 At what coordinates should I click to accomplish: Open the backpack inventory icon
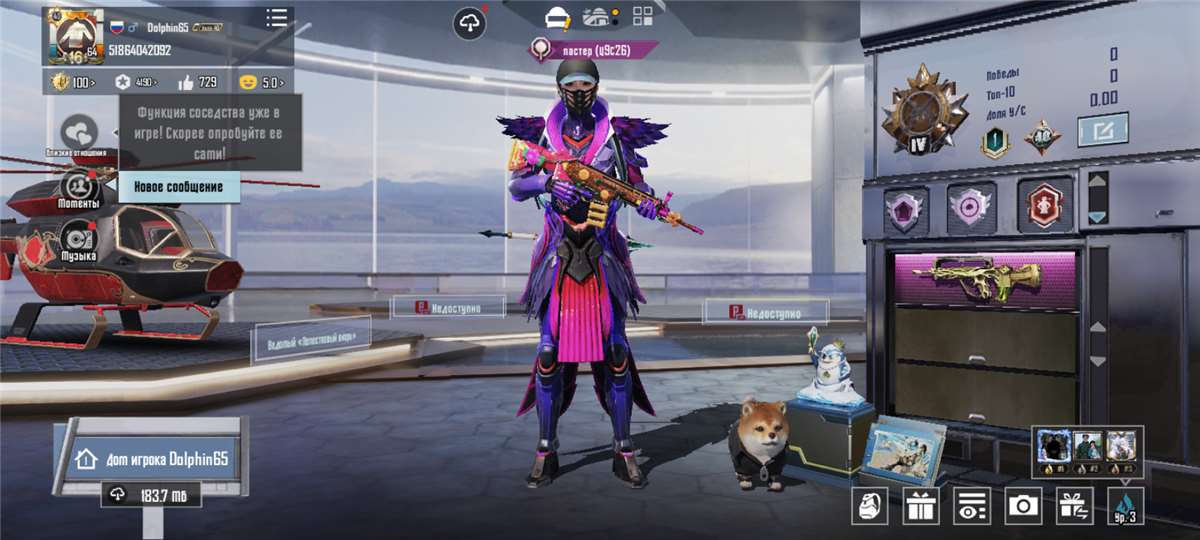(869, 506)
